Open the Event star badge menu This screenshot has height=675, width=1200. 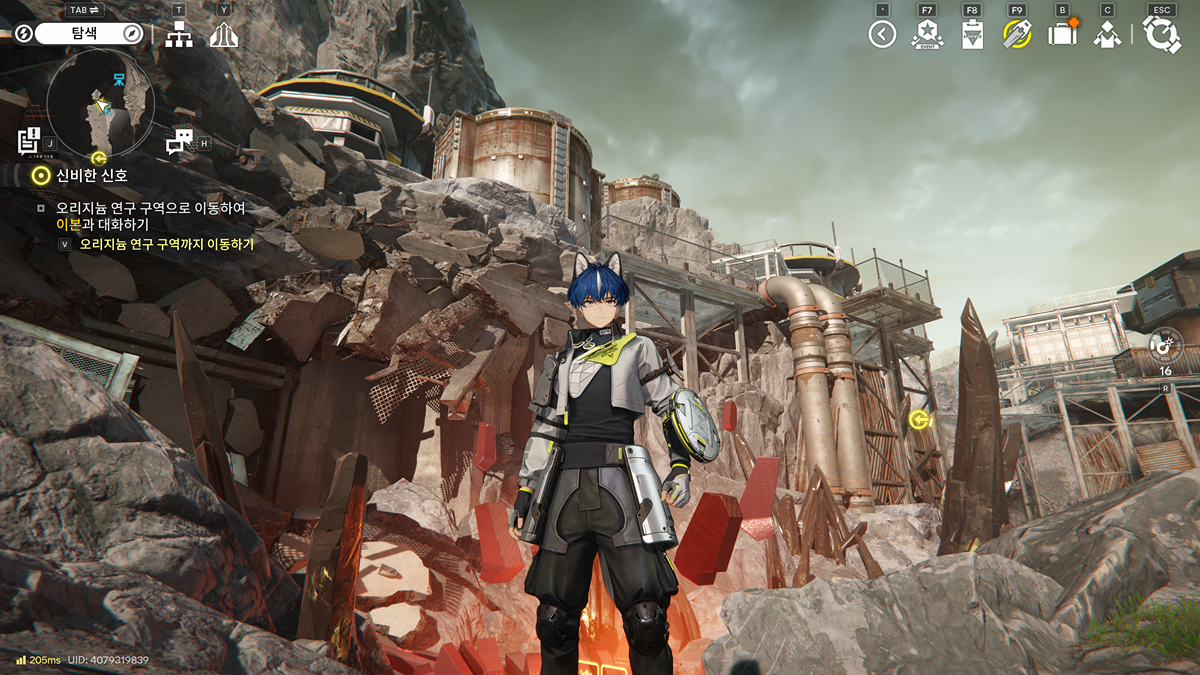coord(927,35)
